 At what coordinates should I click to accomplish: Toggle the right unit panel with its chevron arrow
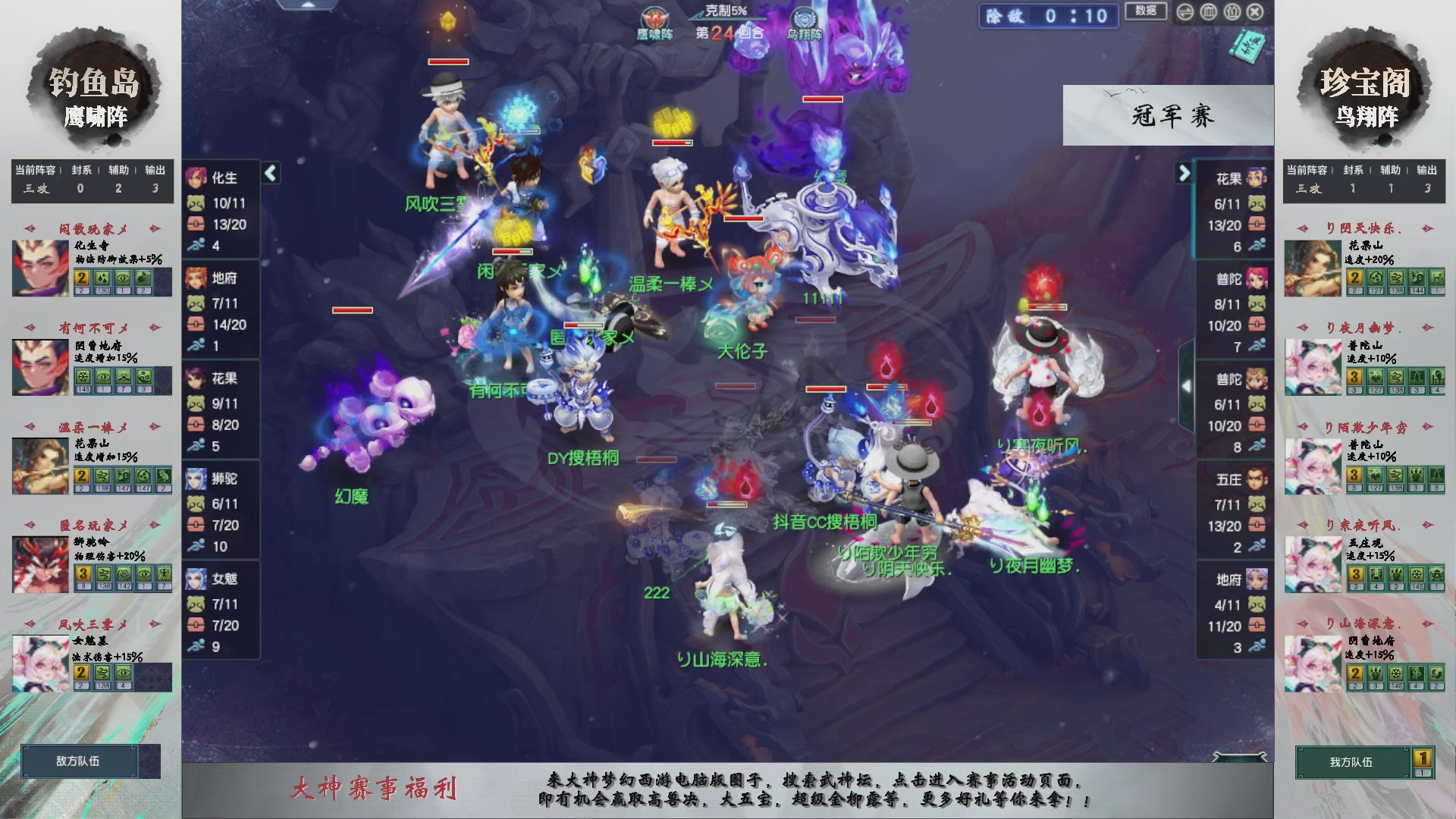[x=1185, y=172]
